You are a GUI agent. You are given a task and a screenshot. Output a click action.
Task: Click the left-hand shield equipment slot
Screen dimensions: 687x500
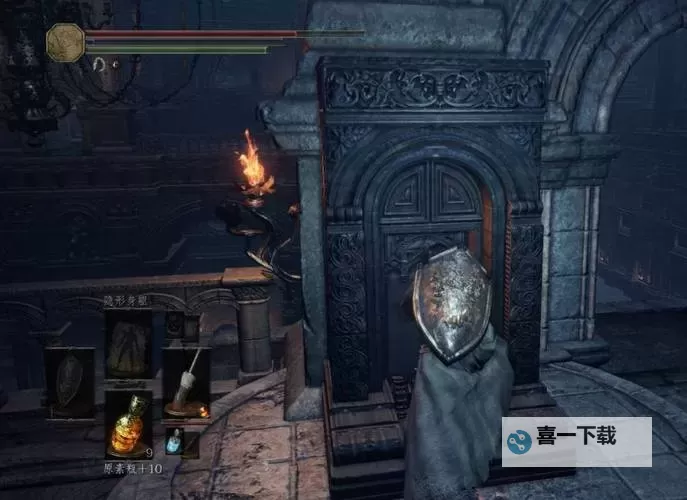(x=70, y=382)
